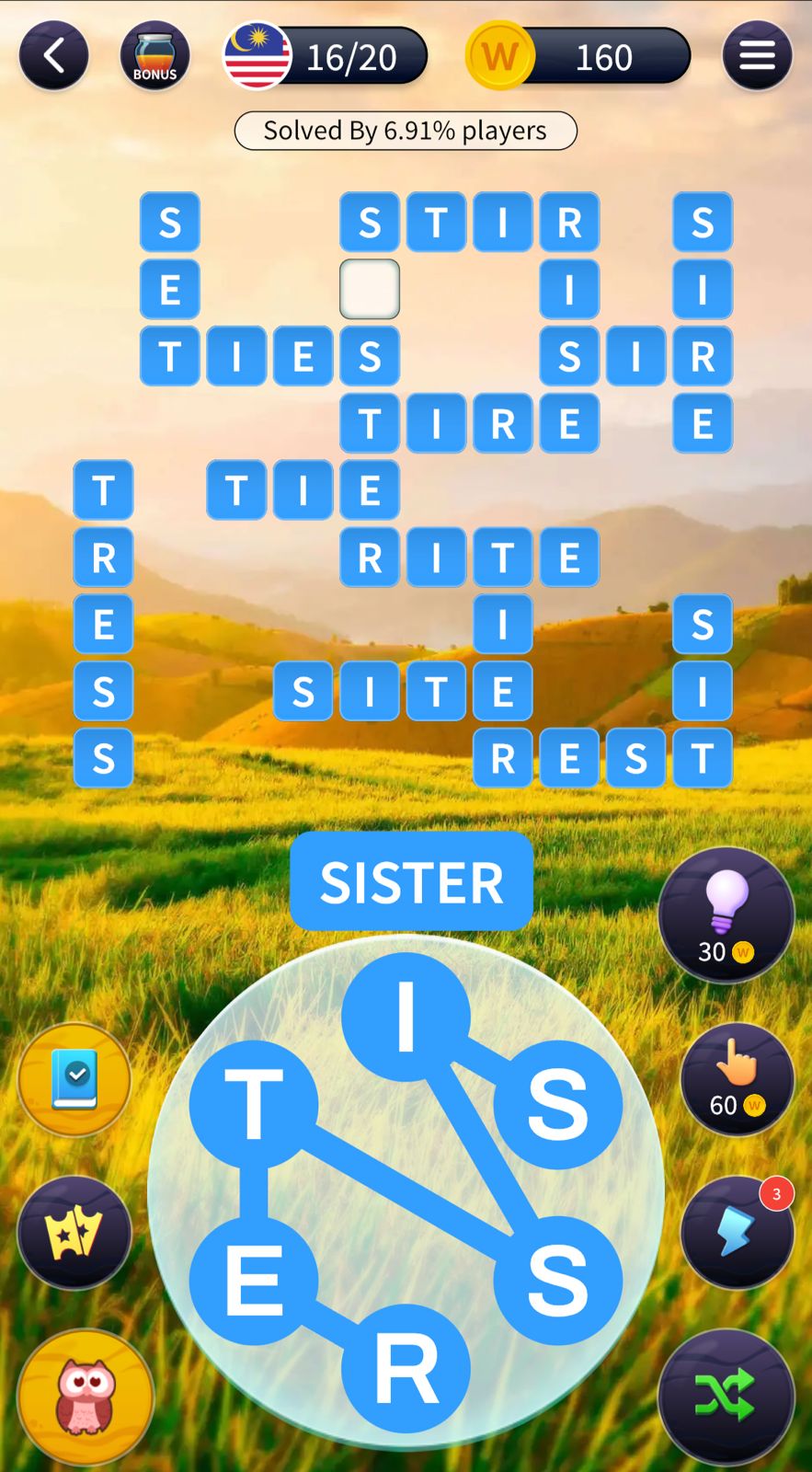The height and width of the screenshot is (1472, 812).
Task: Select the letter T on the wheel
Action: (x=254, y=1104)
